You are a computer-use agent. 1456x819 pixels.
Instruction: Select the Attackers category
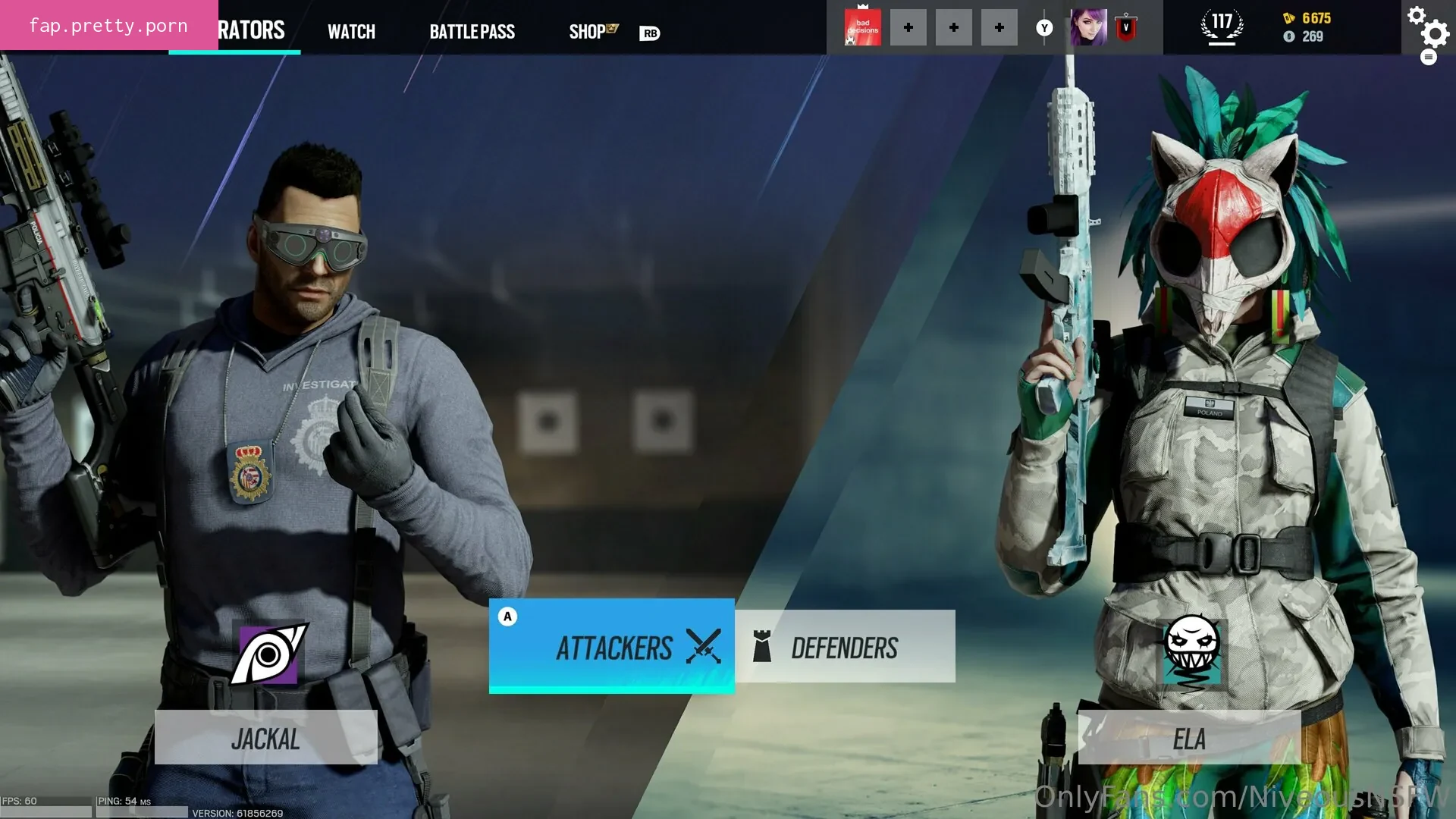tap(612, 647)
